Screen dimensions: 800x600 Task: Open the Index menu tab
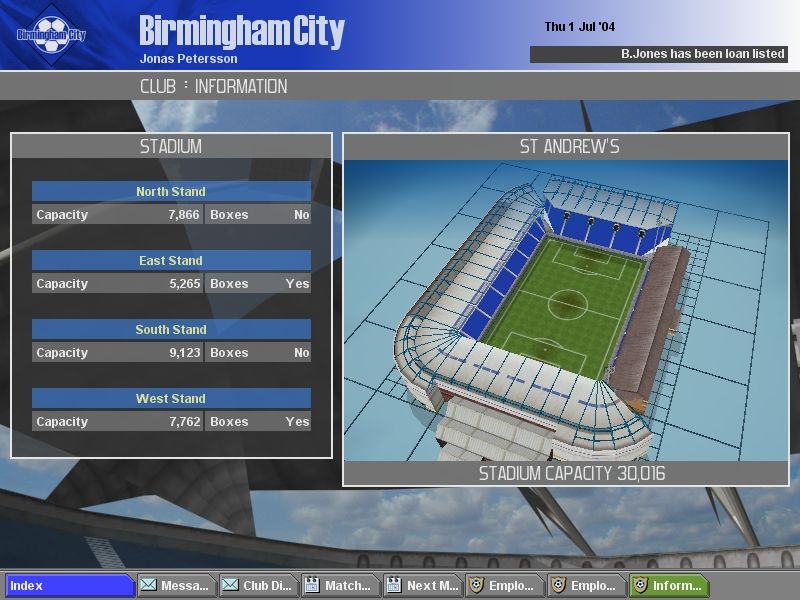[x=70, y=586]
